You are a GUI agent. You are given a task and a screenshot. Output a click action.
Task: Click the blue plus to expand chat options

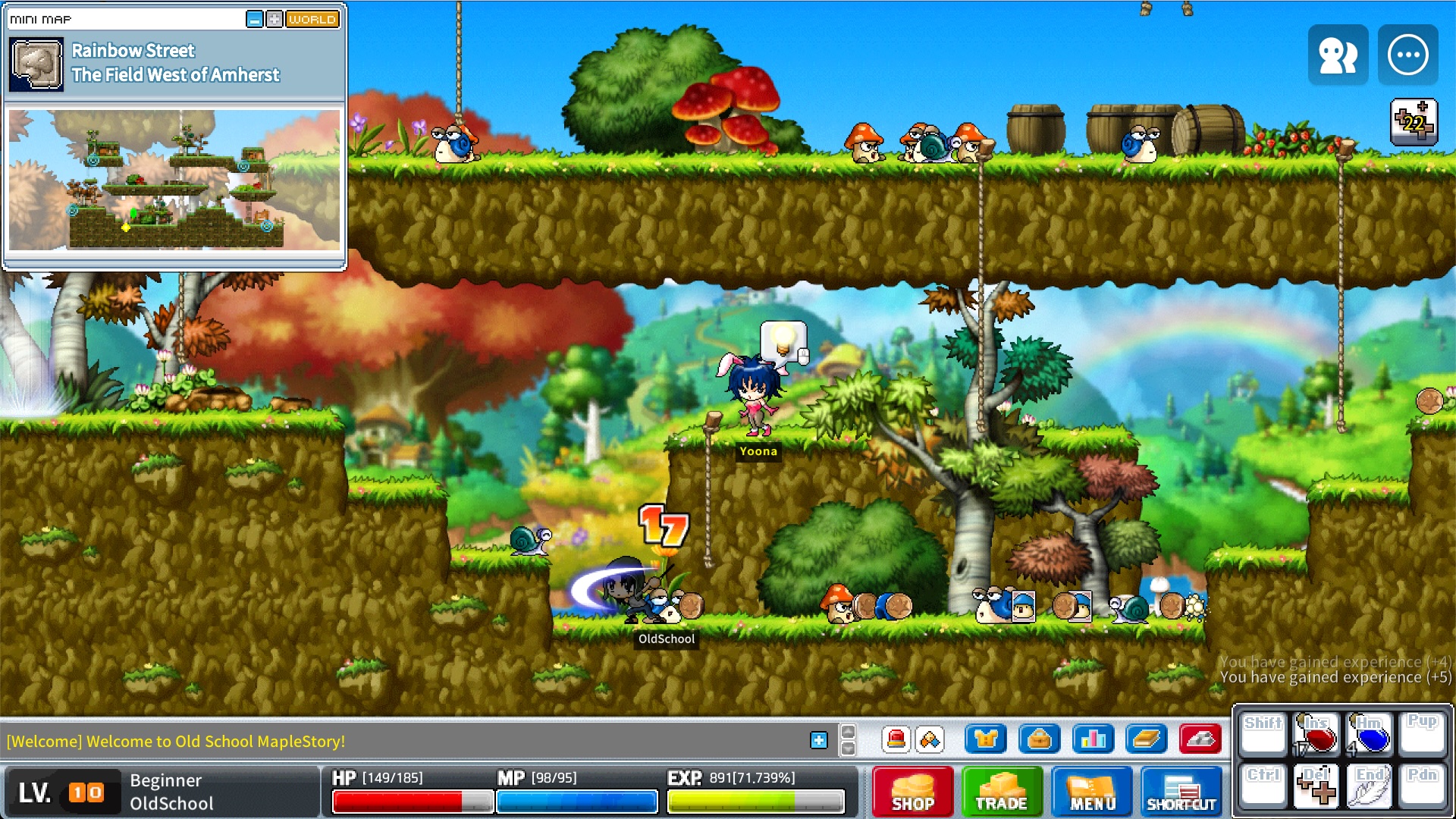[x=819, y=739]
